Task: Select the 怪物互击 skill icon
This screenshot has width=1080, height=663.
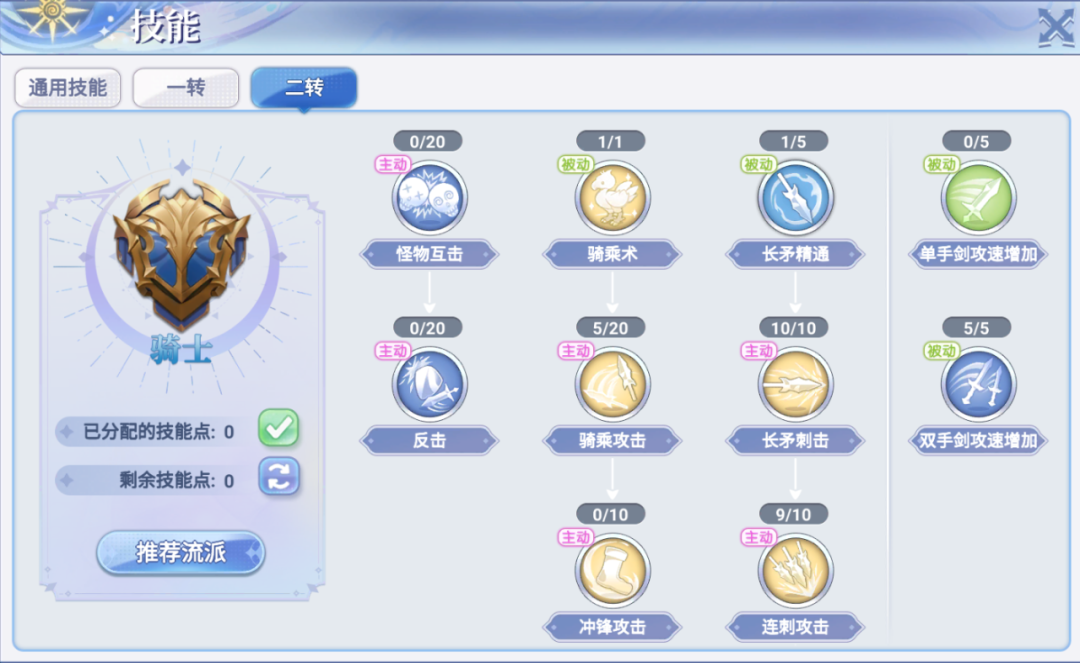Action: pos(429,198)
